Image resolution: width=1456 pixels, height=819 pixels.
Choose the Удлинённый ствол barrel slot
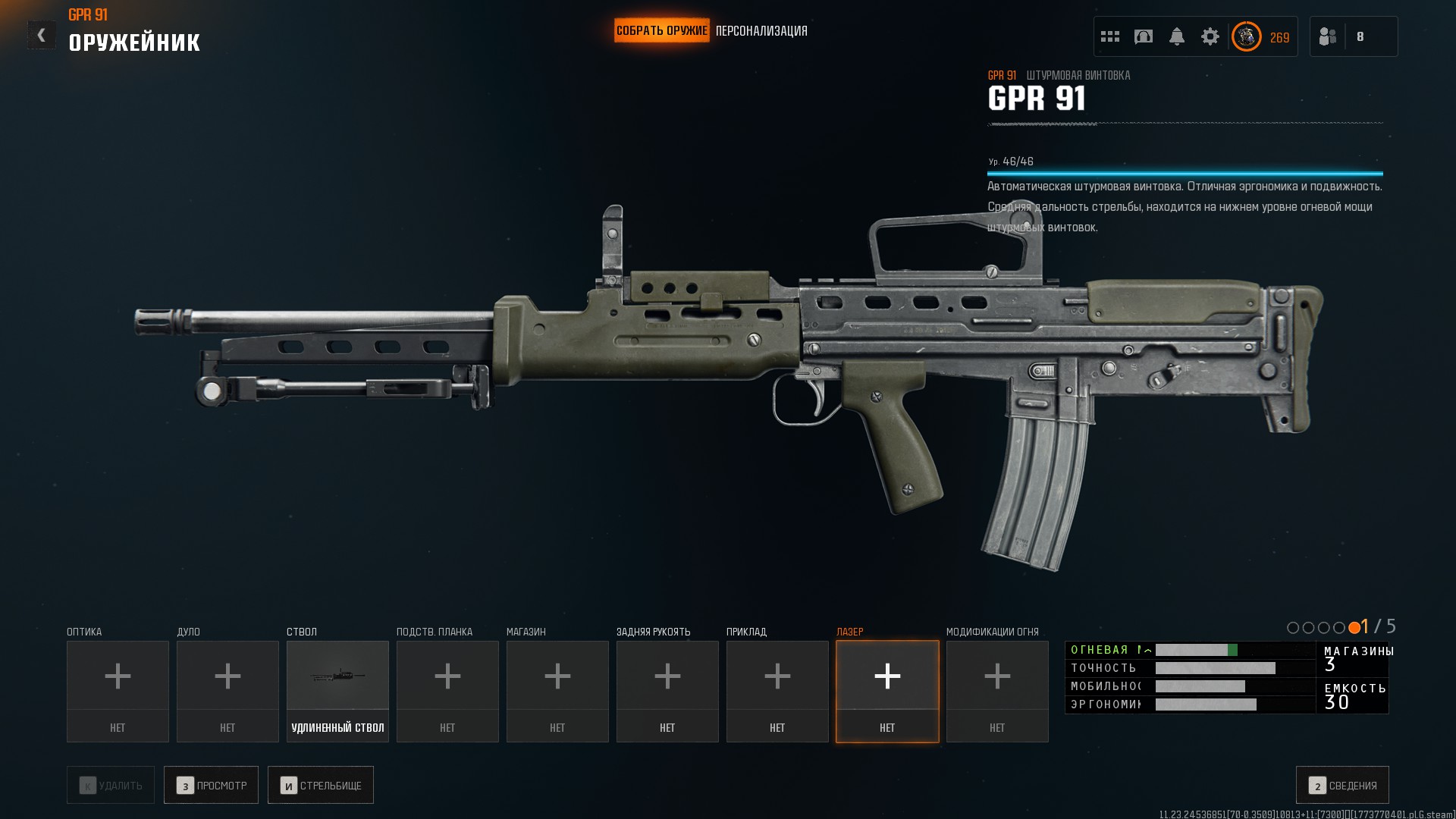337,690
